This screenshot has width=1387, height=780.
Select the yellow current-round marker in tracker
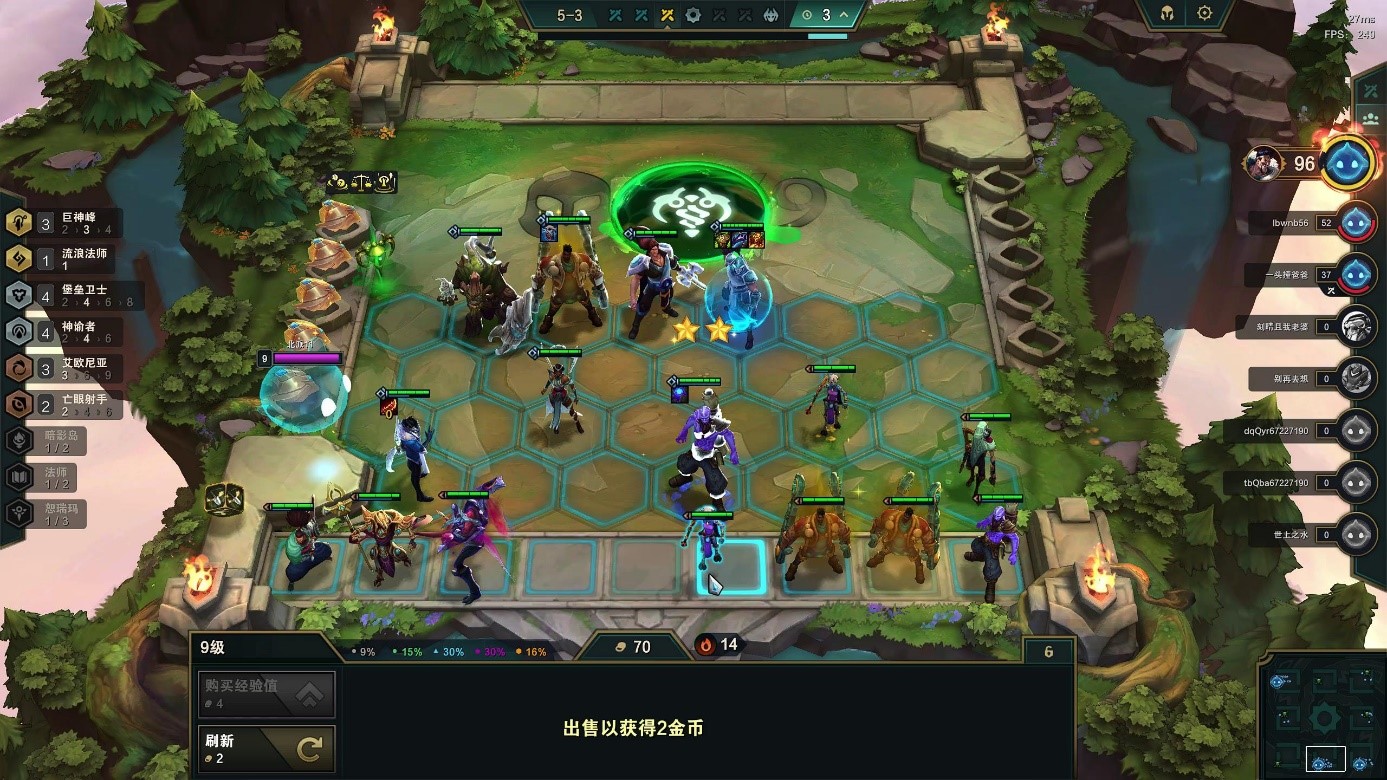tap(666, 14)
